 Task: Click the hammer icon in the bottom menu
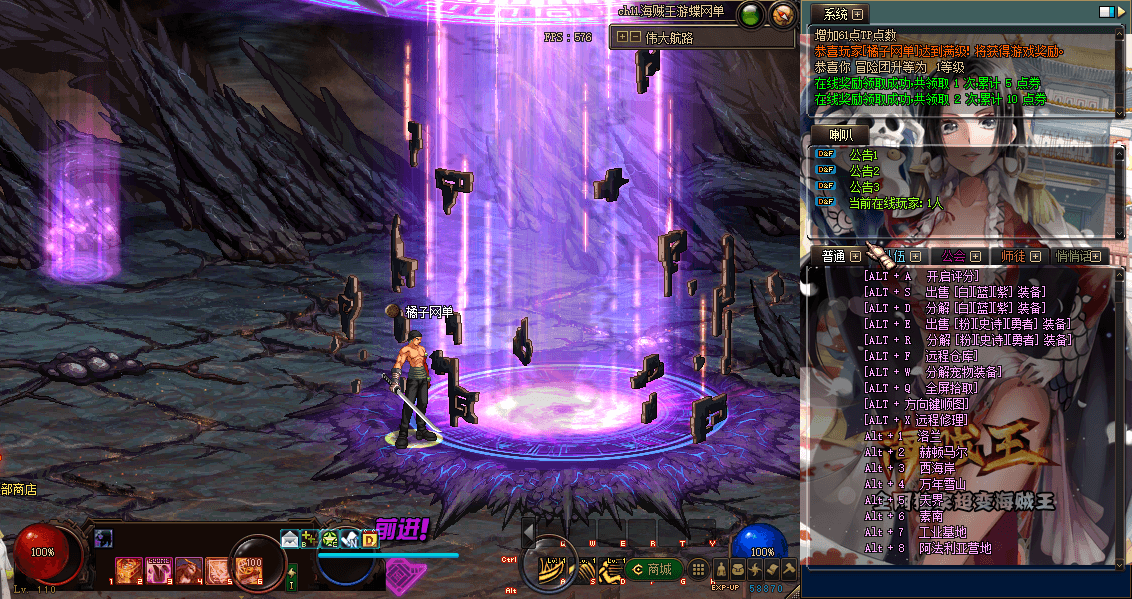click(x=788, y=569)
